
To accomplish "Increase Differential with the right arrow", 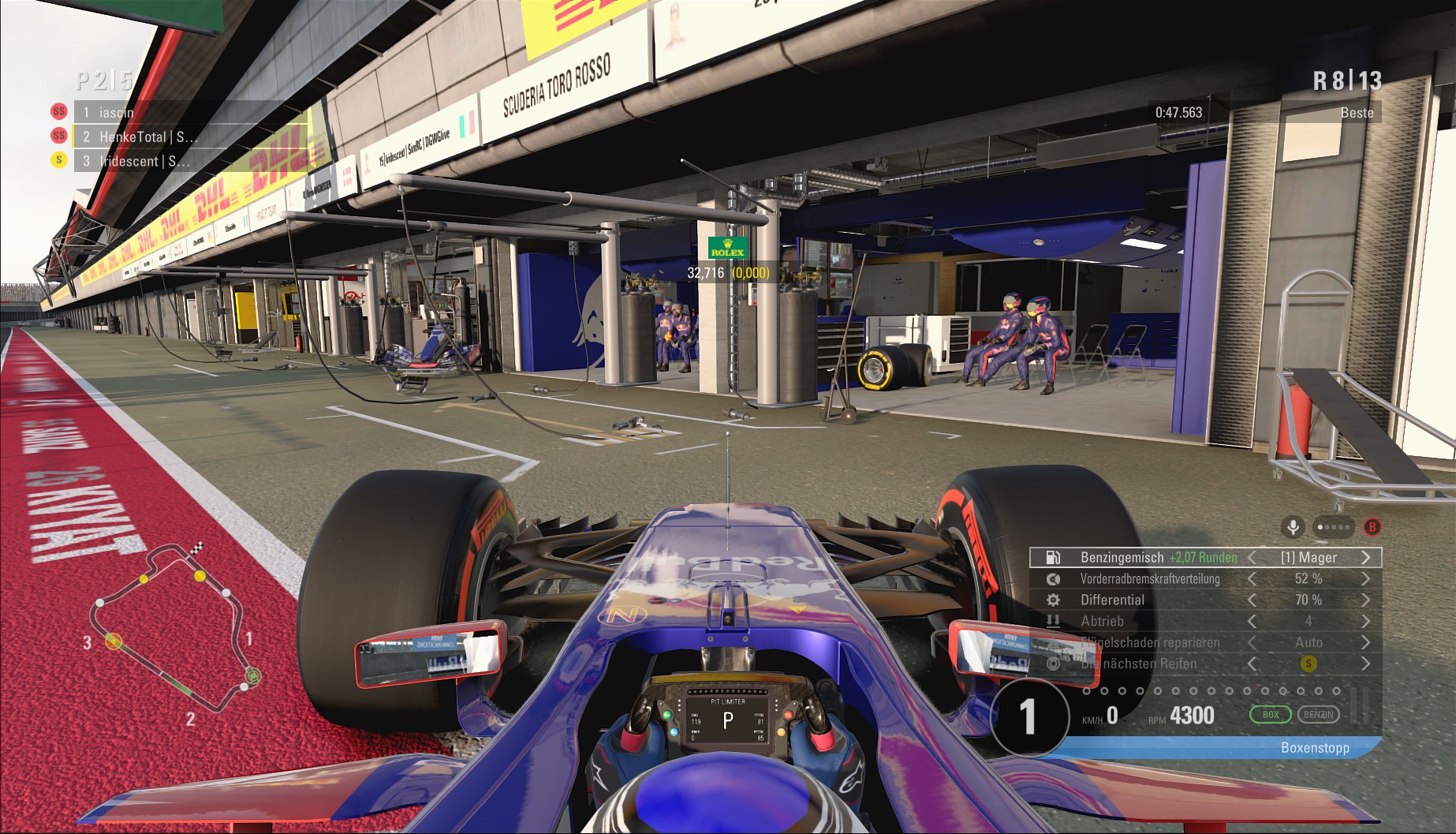I will [1366, 600].
